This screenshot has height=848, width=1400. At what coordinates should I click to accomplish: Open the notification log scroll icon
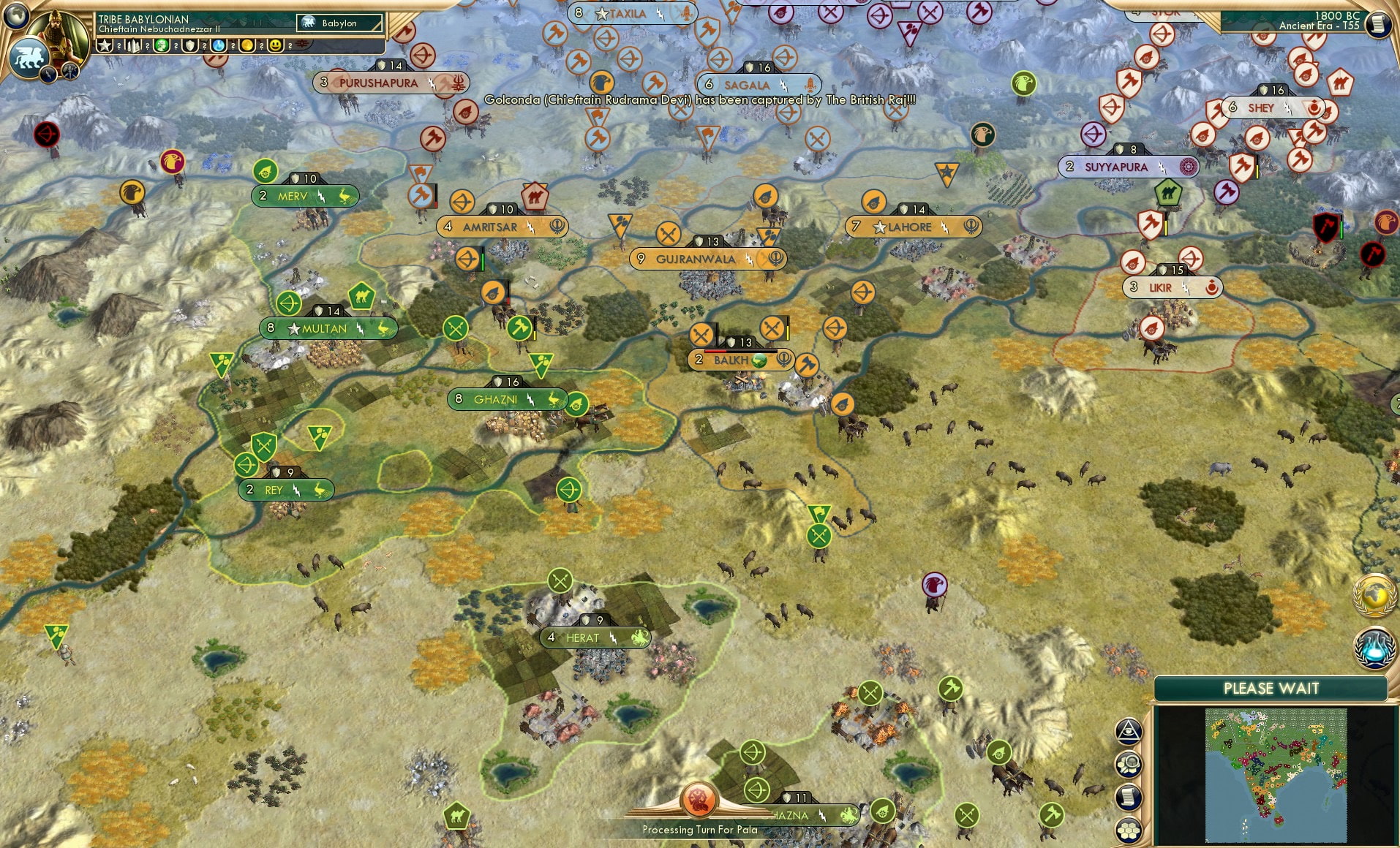click(1129, 796)
